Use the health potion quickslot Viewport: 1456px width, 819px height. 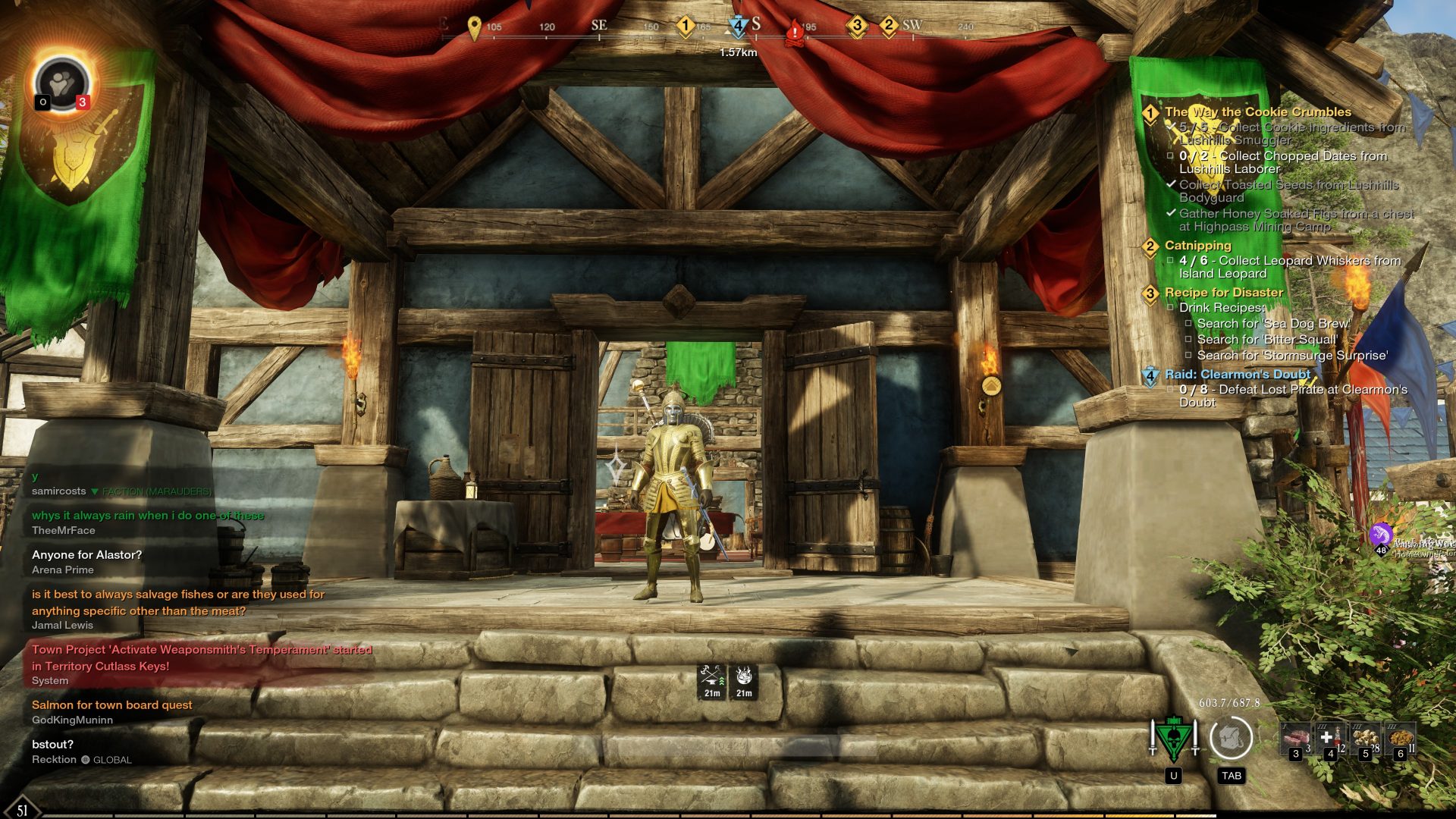point(1329,739)
